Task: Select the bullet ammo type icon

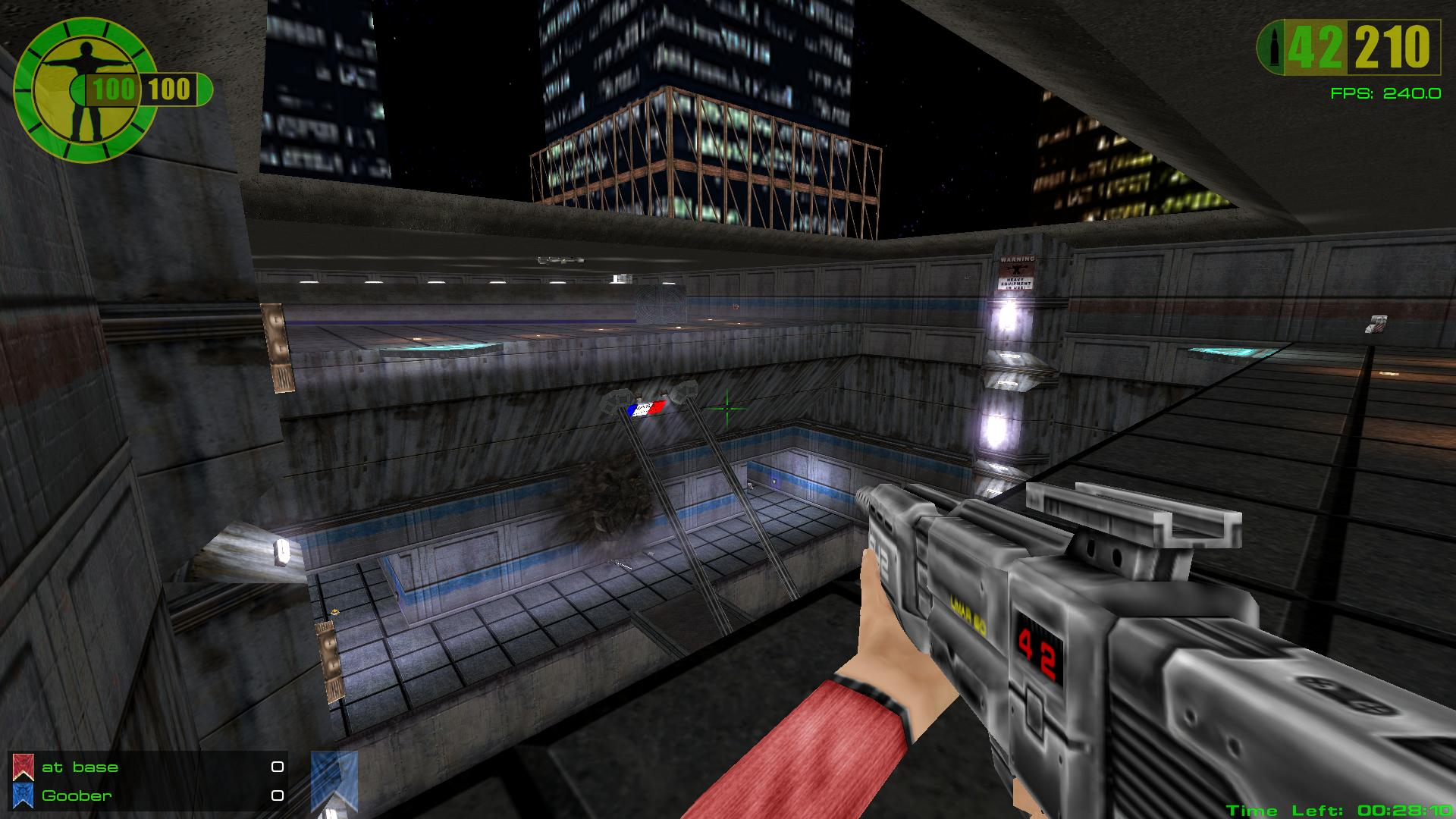Action: point(1271,49)
